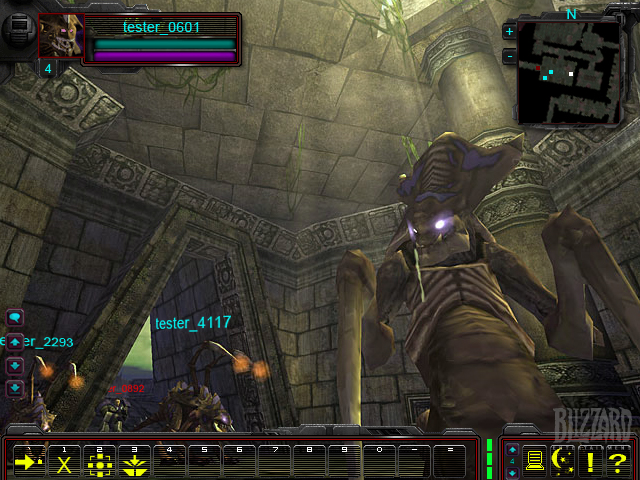Screen dimensions: 640x480
Task: Page the action bar down with its down arrow
Action: 513,470
